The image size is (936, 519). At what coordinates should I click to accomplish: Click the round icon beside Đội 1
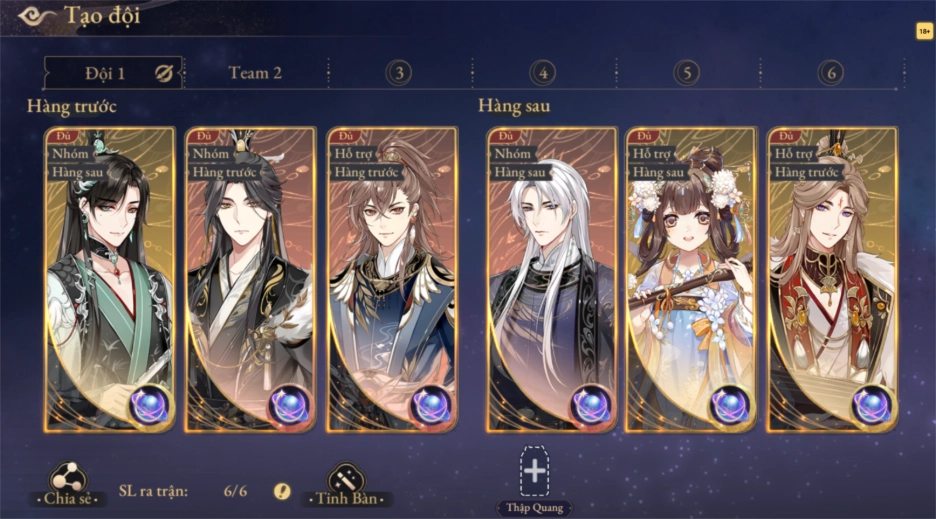tap(164, 73)
